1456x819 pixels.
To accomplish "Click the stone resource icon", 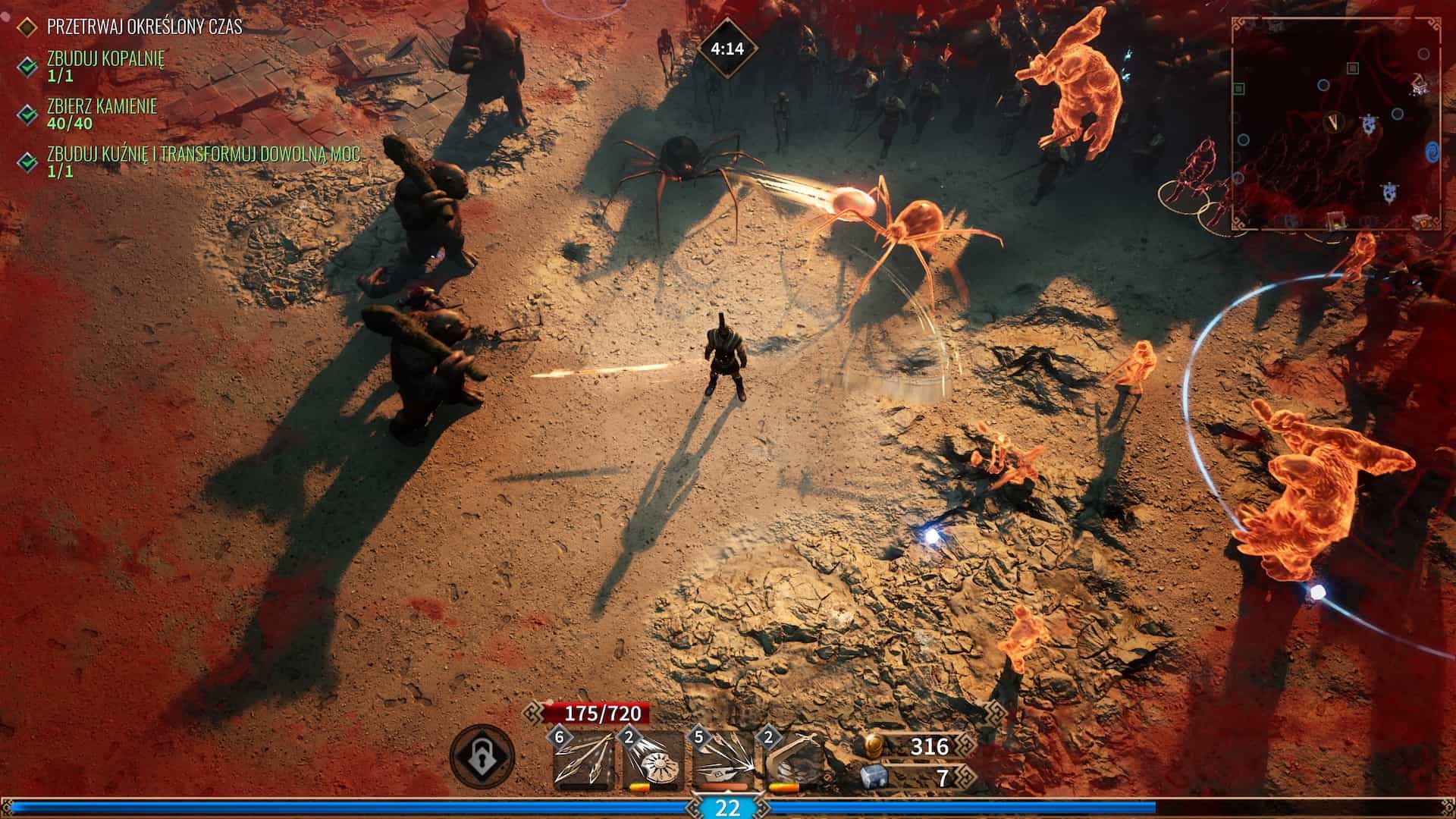I will (874, 777).
